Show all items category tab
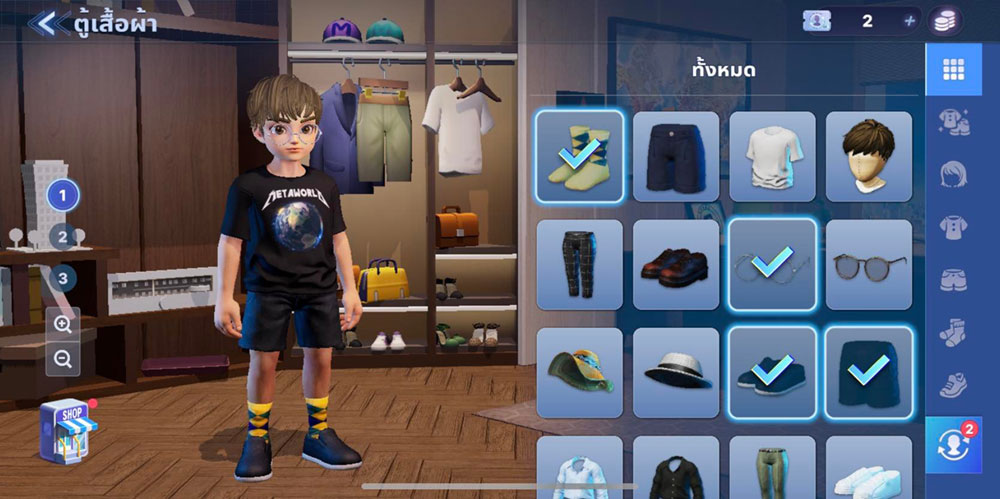The width and height of the screenshot is (1000, 499). click(953, 69)
